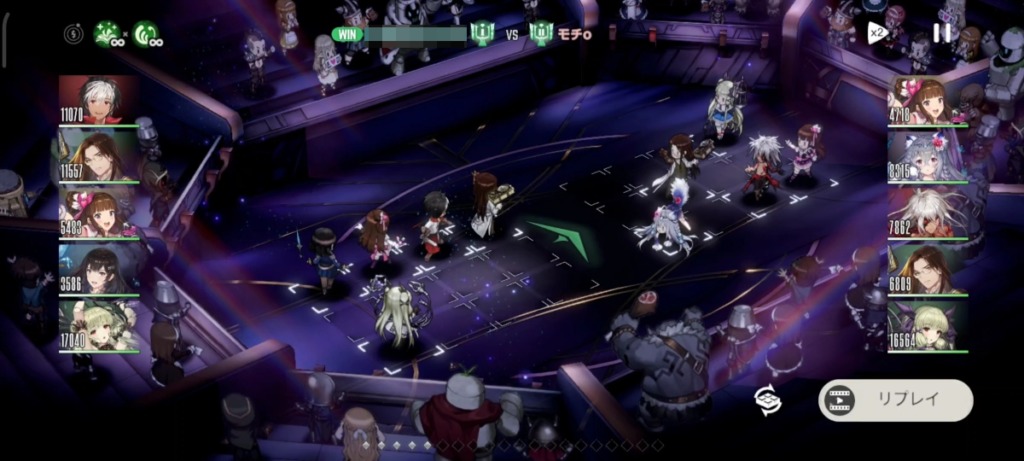This screenshot has height=461, width=1024.
Task: Select the green sparkle infinity buff icon
Action: (108, 34)
